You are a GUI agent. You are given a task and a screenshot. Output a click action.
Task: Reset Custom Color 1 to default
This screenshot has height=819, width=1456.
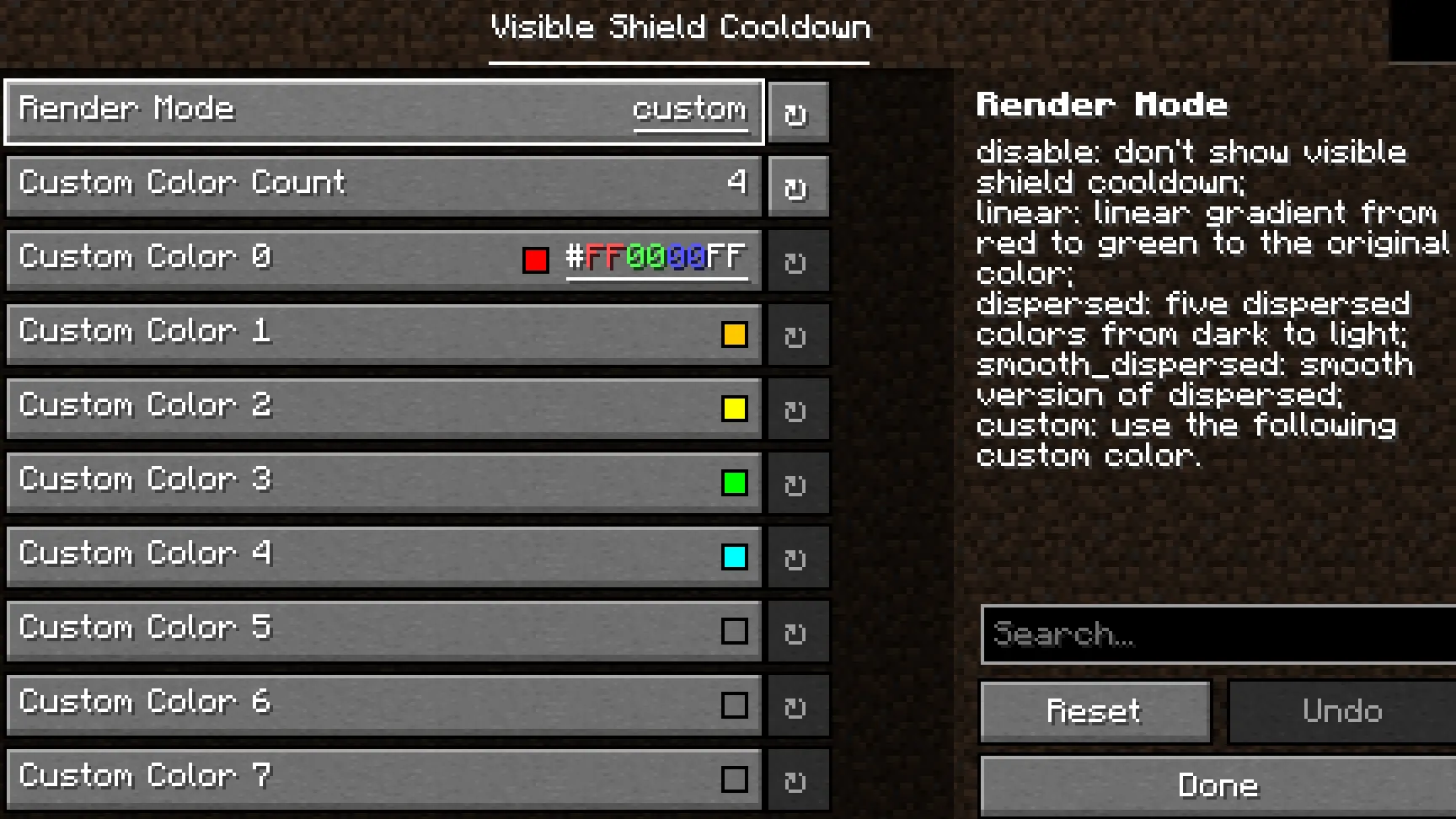[x=797, y=335]
